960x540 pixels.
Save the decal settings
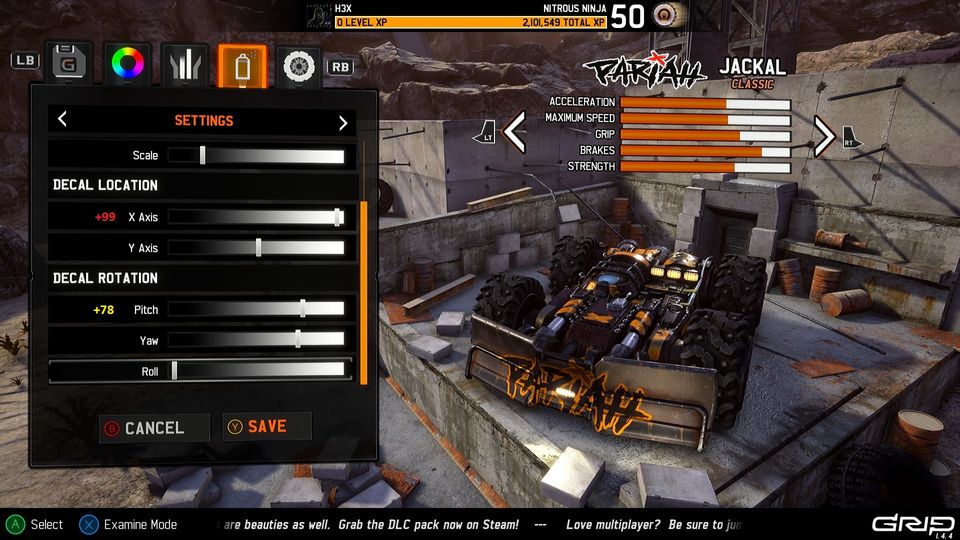(x=266, y=427)
